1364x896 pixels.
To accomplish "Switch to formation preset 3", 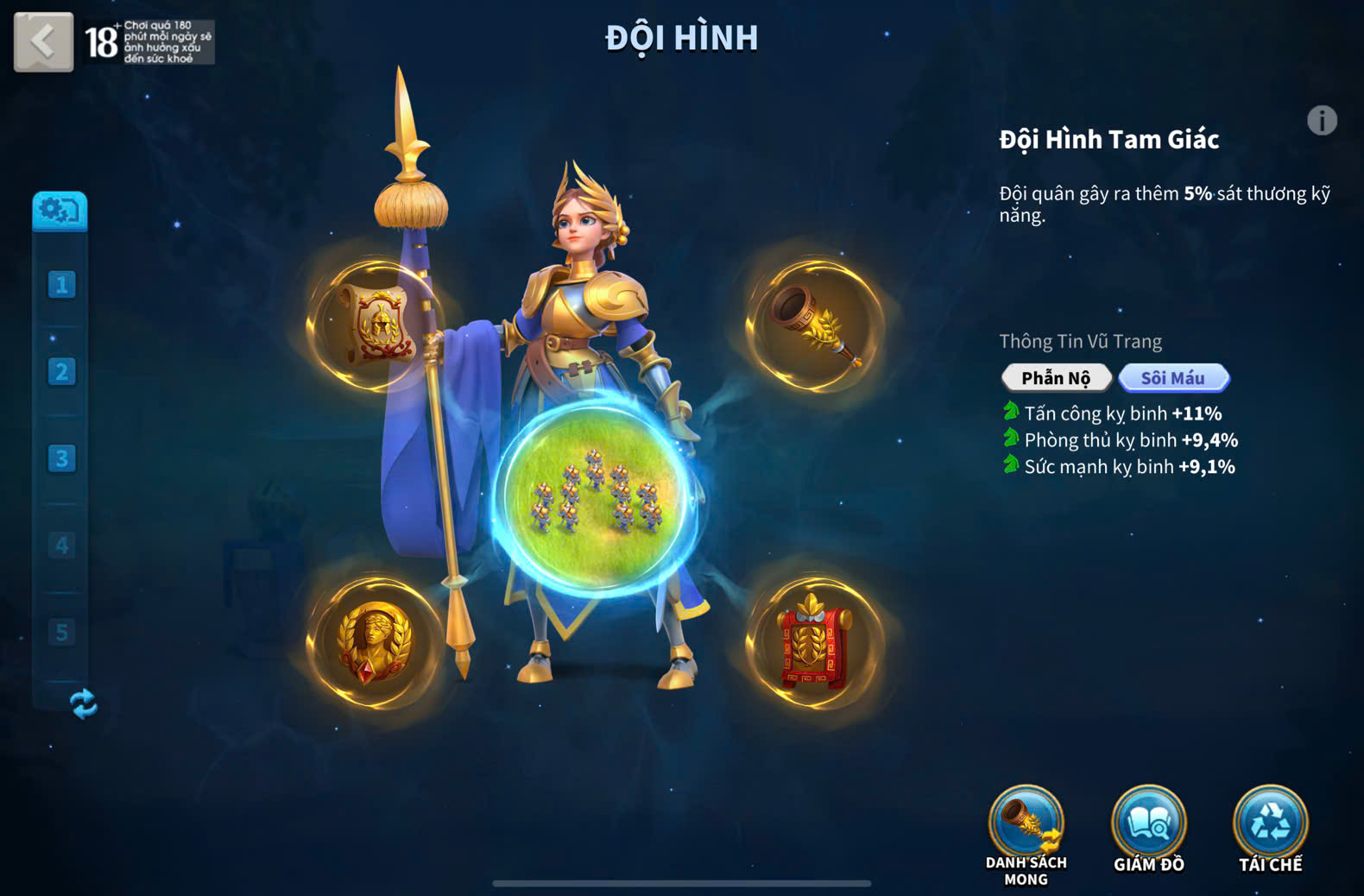I will 61,458.
